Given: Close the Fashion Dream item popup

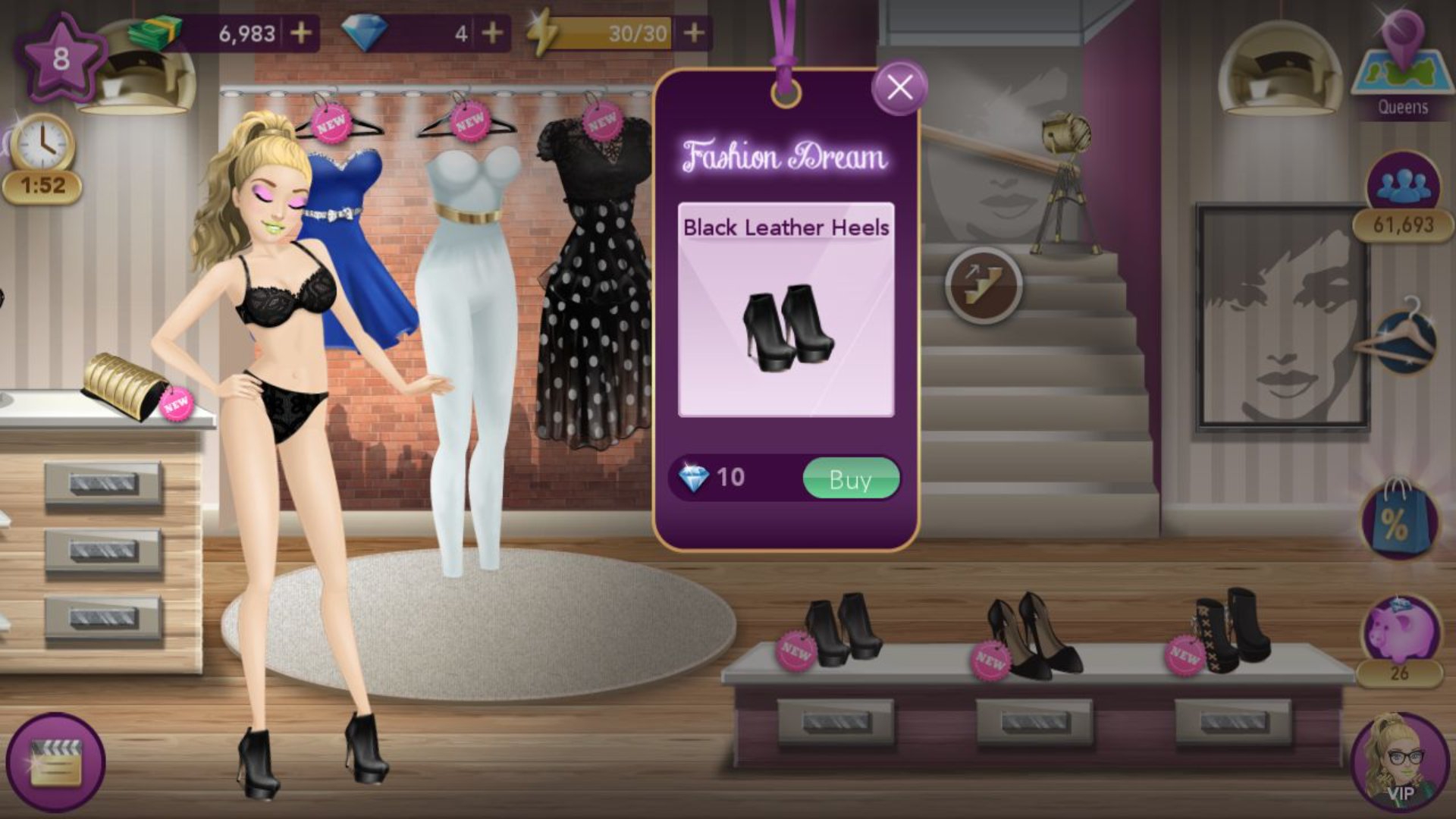Looking at the screenshot, I should click(x=899, y=88).
